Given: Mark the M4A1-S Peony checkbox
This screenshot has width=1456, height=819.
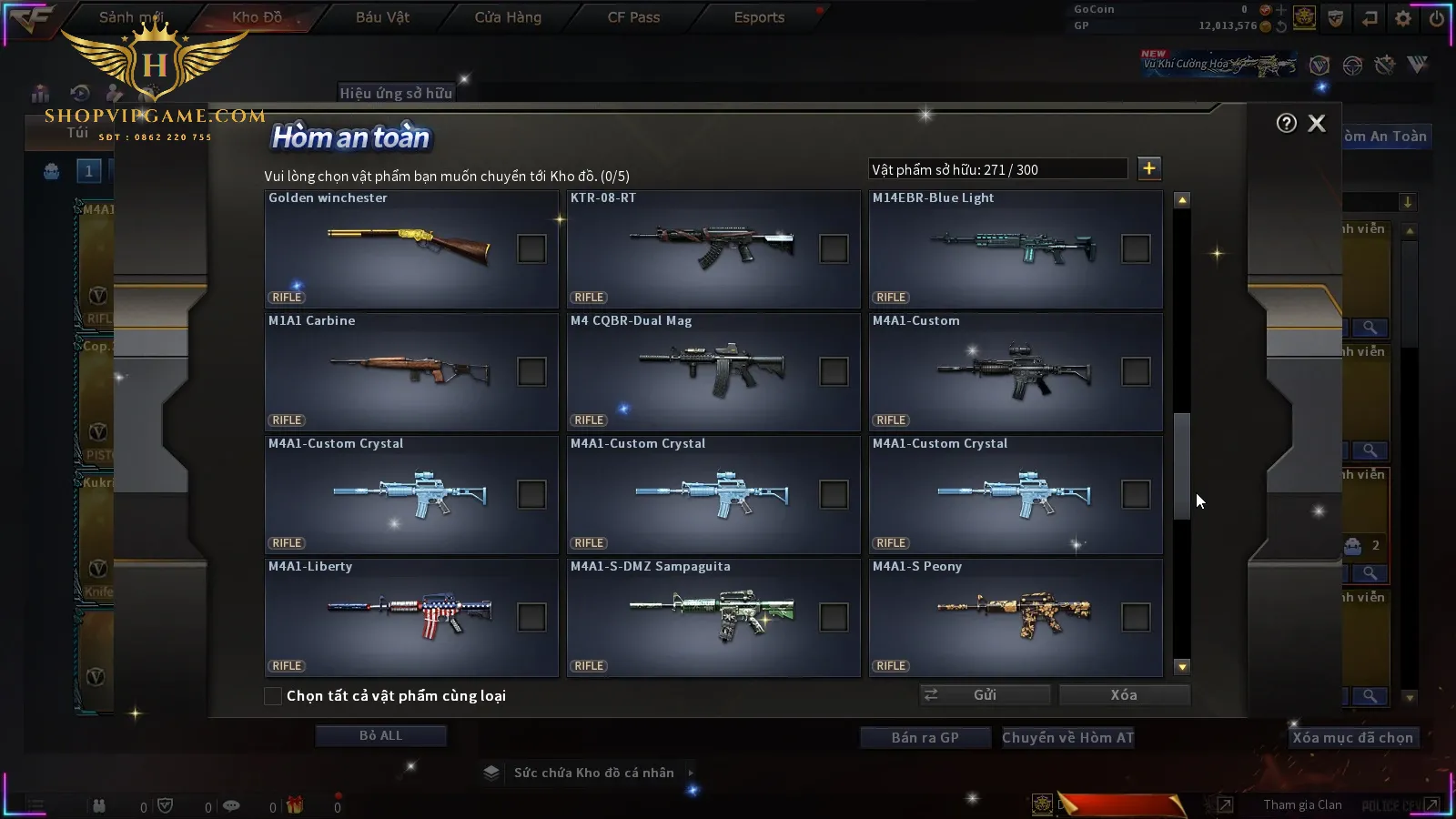Looking at the screenshot, I should [x=1136, y=617].
